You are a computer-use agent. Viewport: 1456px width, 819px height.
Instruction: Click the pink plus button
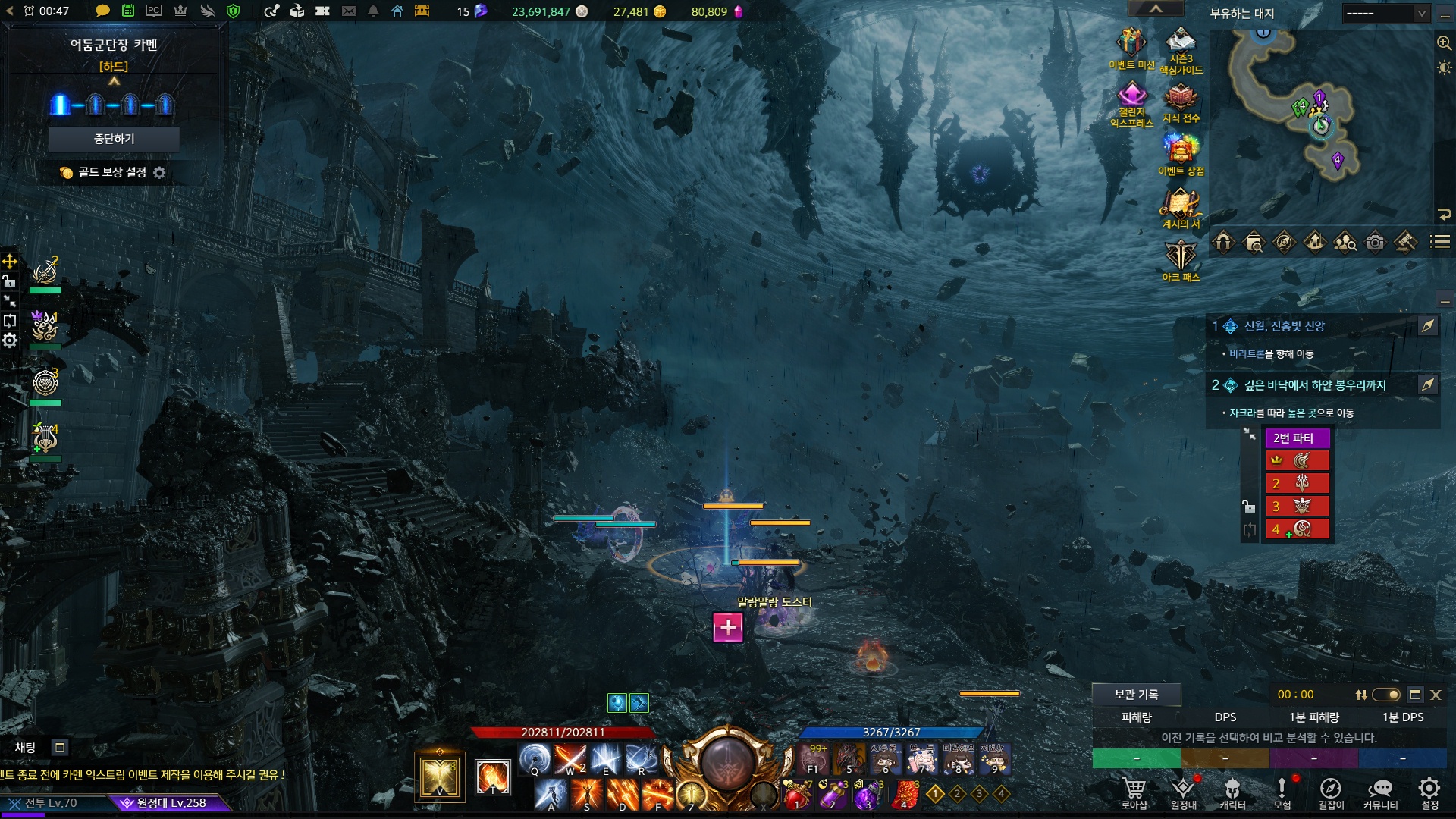pos(728,627)
